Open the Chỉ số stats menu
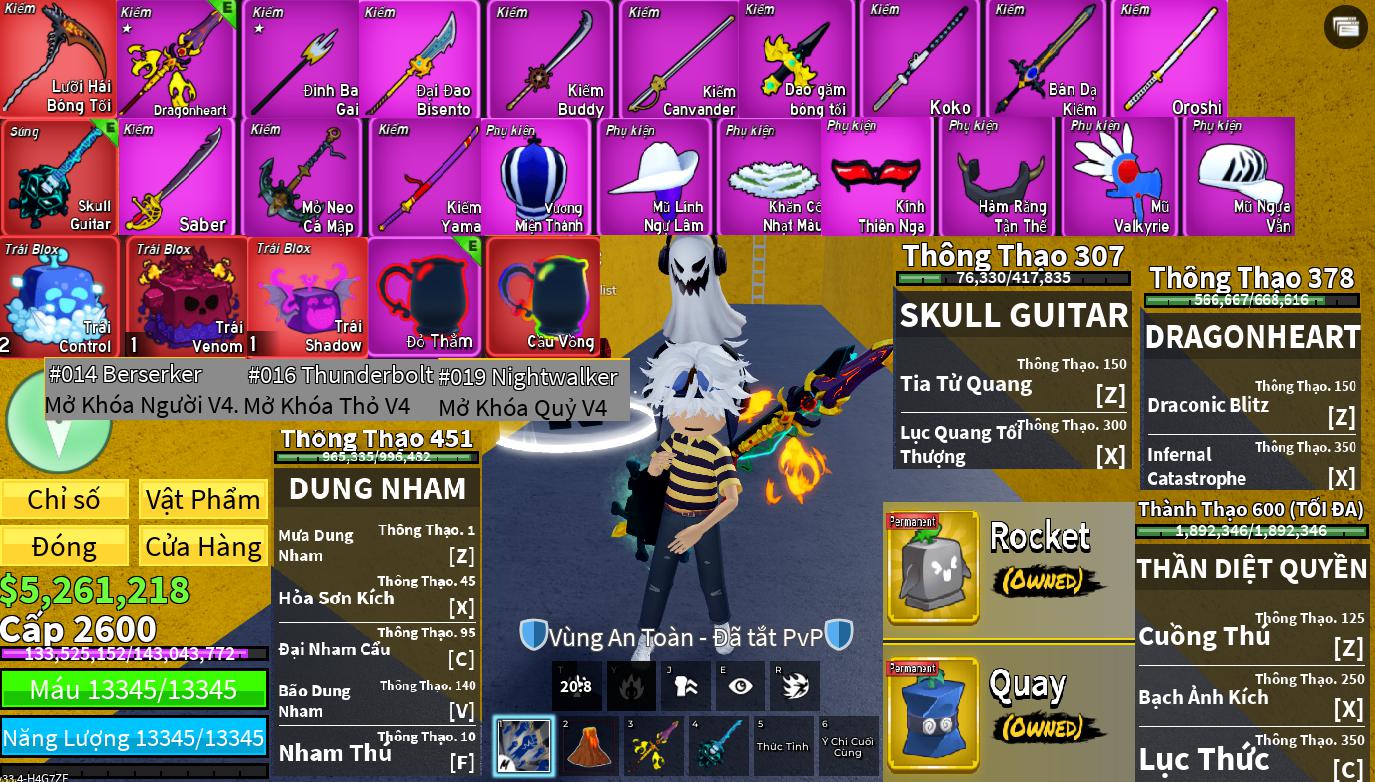1375x782 pixels. tap(64, 499)
